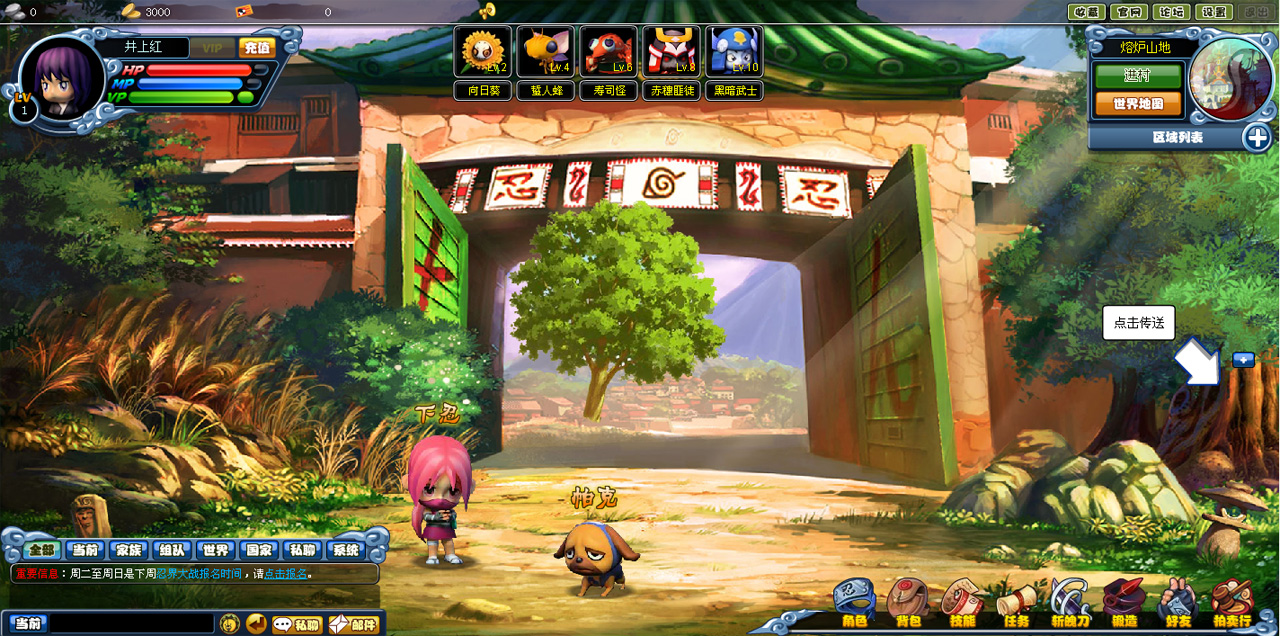
Task: Open the 角色 character menu
Action: pyautogui.click(x=854, y=603)
